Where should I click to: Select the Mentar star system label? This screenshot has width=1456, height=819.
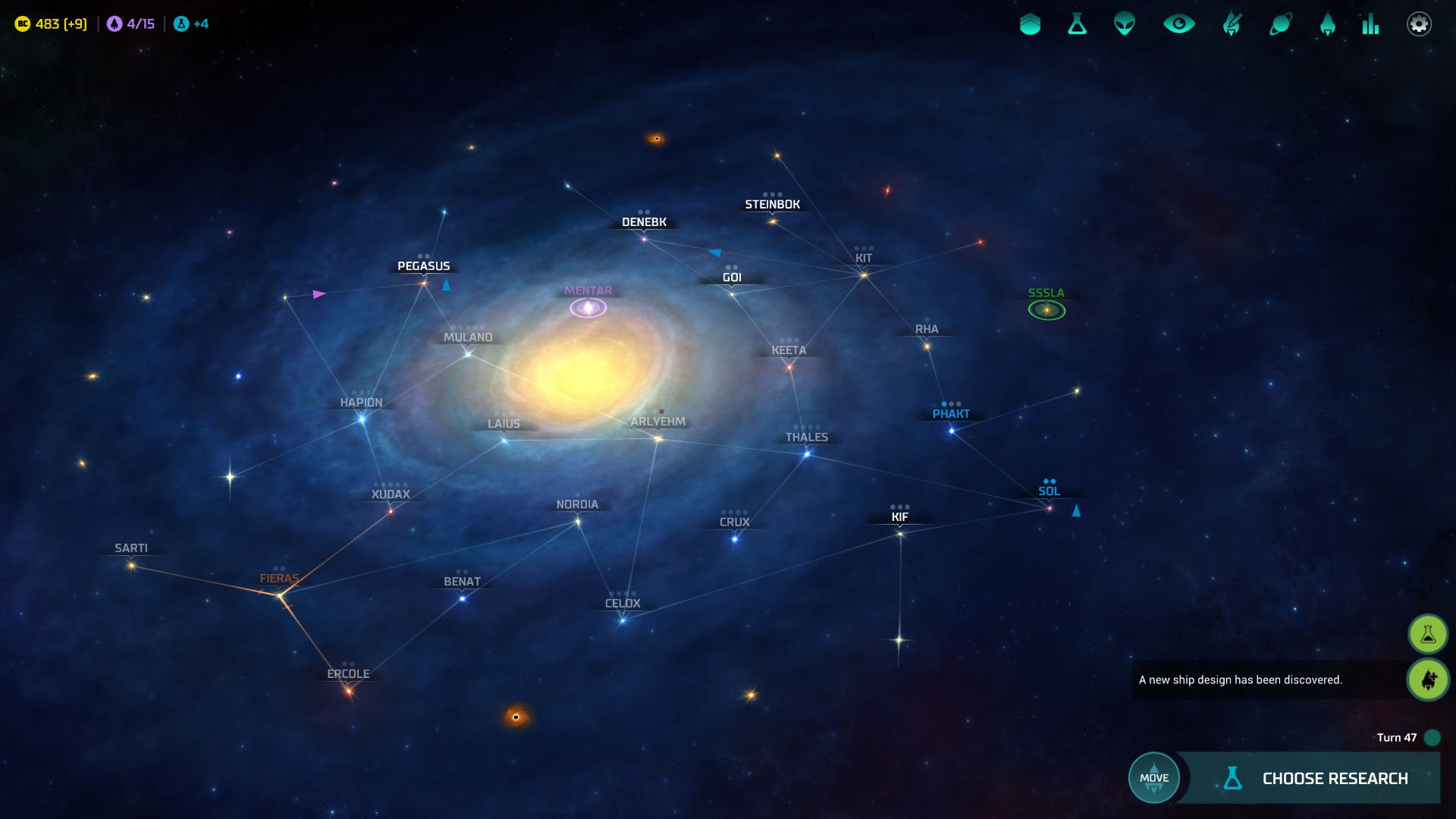click(588, 291)
